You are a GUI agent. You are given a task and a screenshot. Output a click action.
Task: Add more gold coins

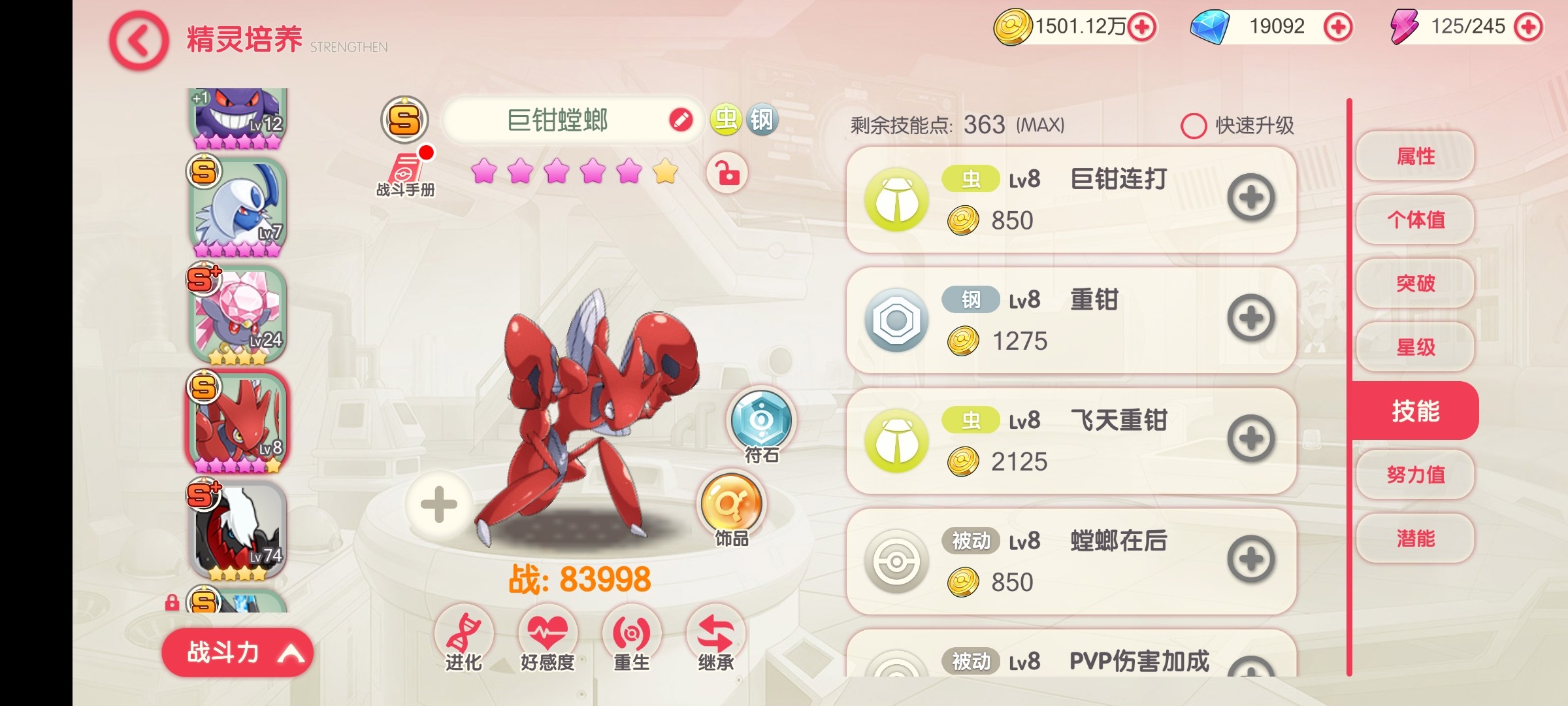tap(1142, 27)
